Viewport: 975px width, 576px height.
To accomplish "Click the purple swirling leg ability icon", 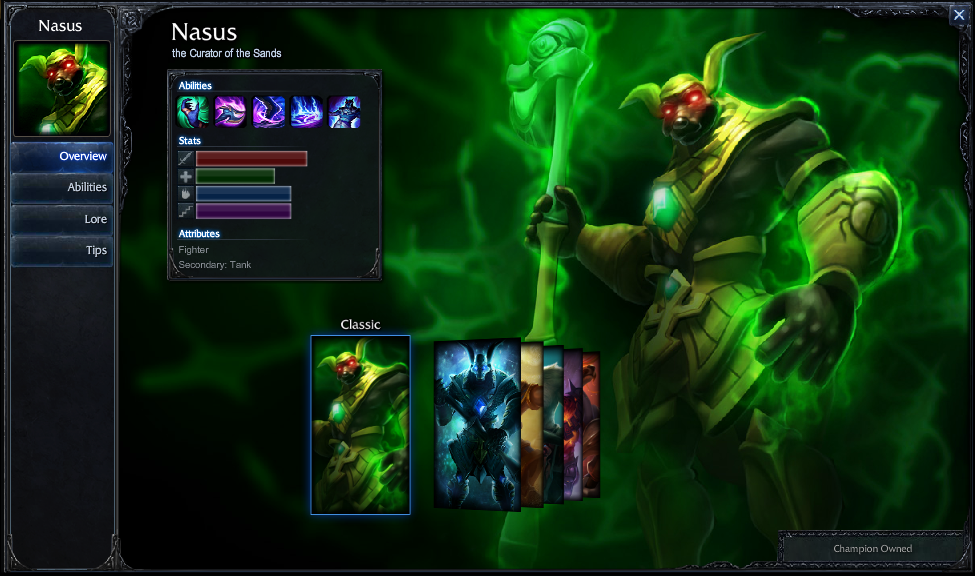I will pyautogui.click(x=268, y=112).
